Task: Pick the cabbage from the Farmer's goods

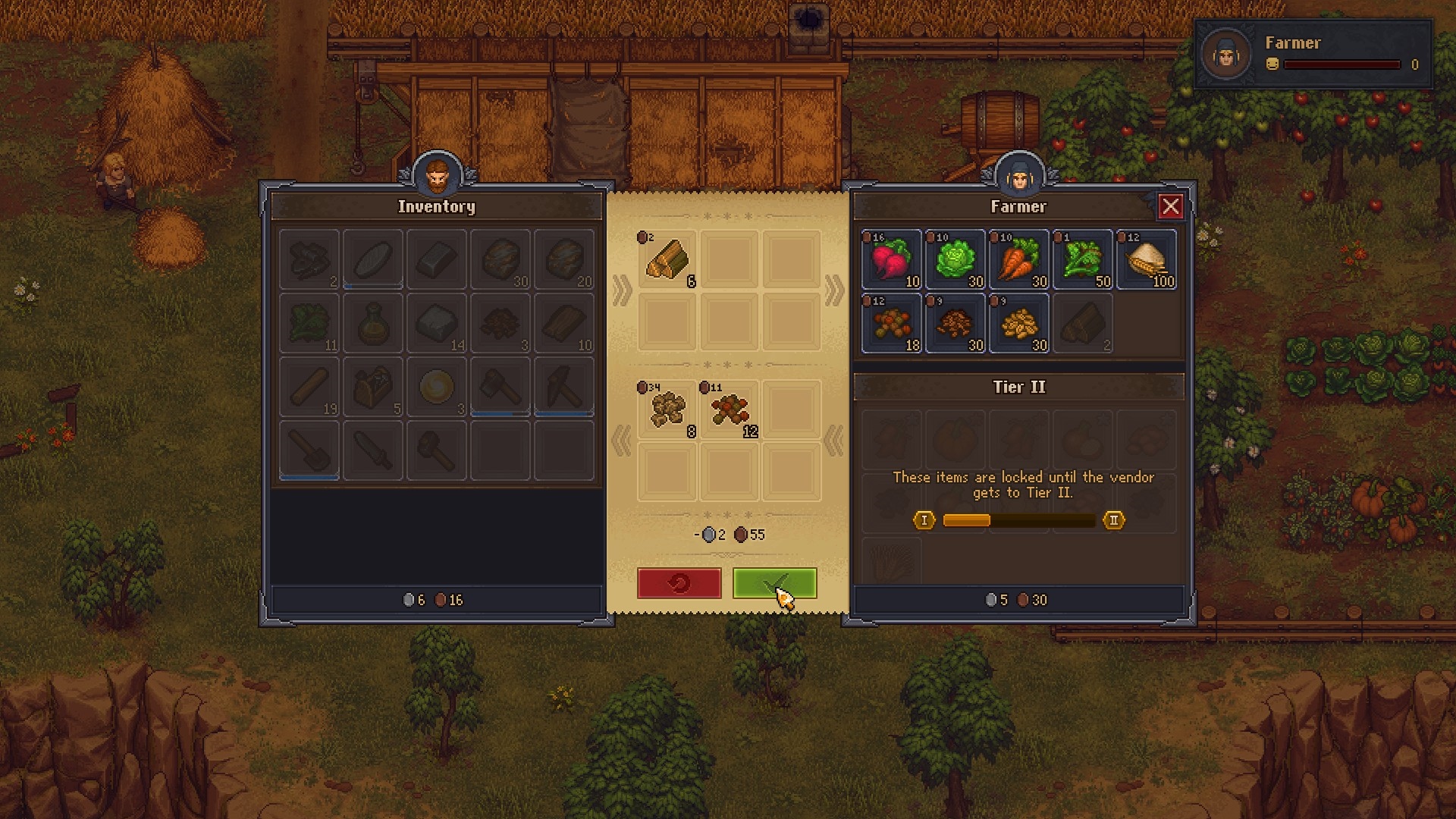Action: tap(955, 260)
